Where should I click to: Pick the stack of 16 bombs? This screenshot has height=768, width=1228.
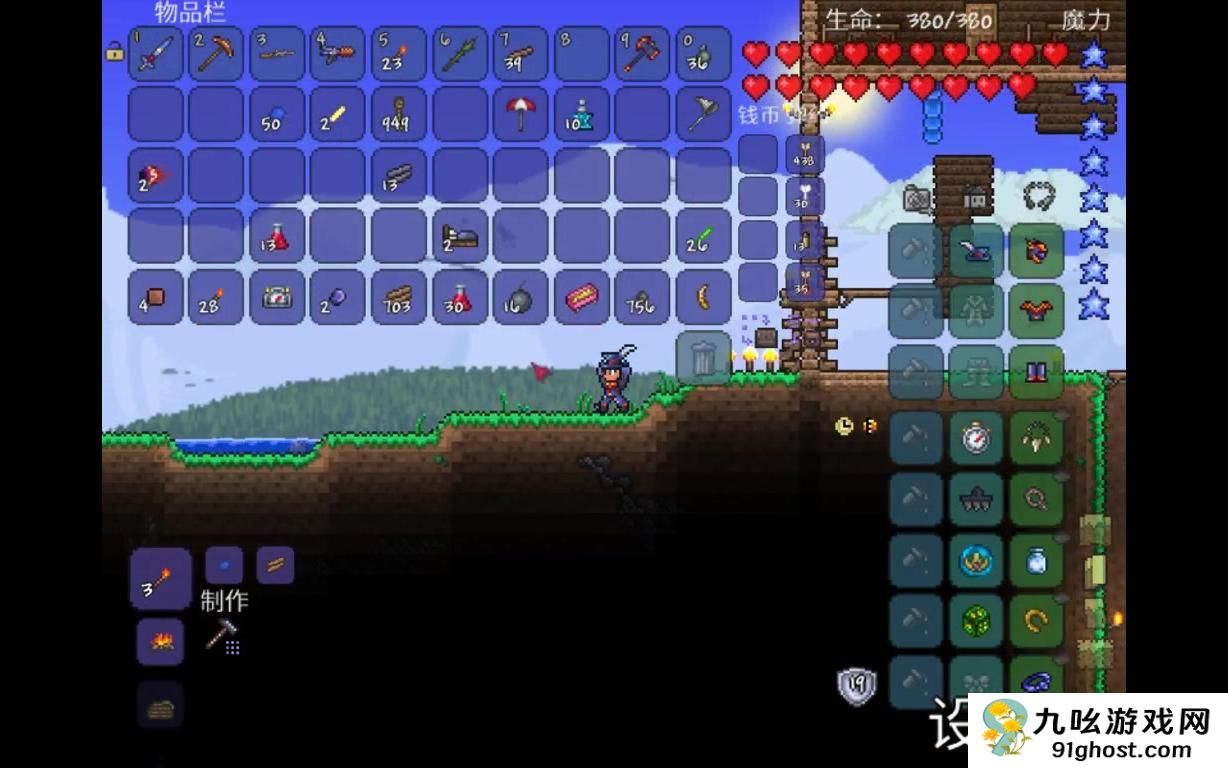tap(521, 297)
